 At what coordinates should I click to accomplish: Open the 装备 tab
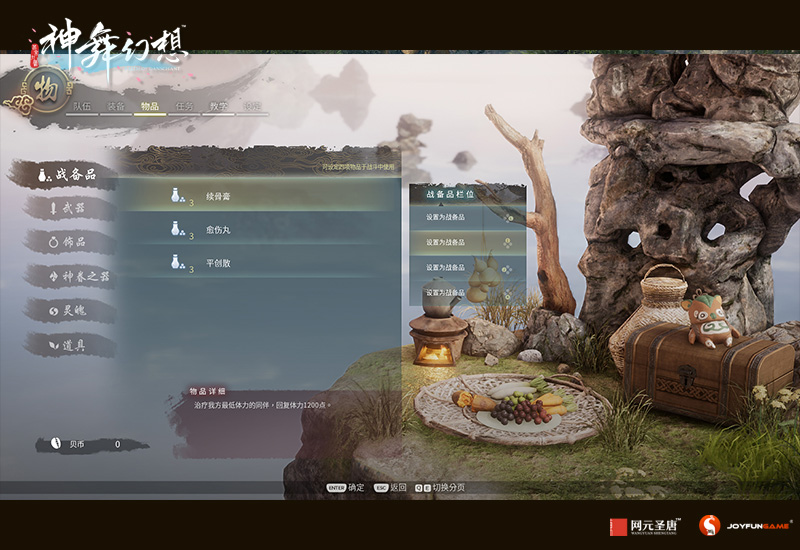point(116,106)
